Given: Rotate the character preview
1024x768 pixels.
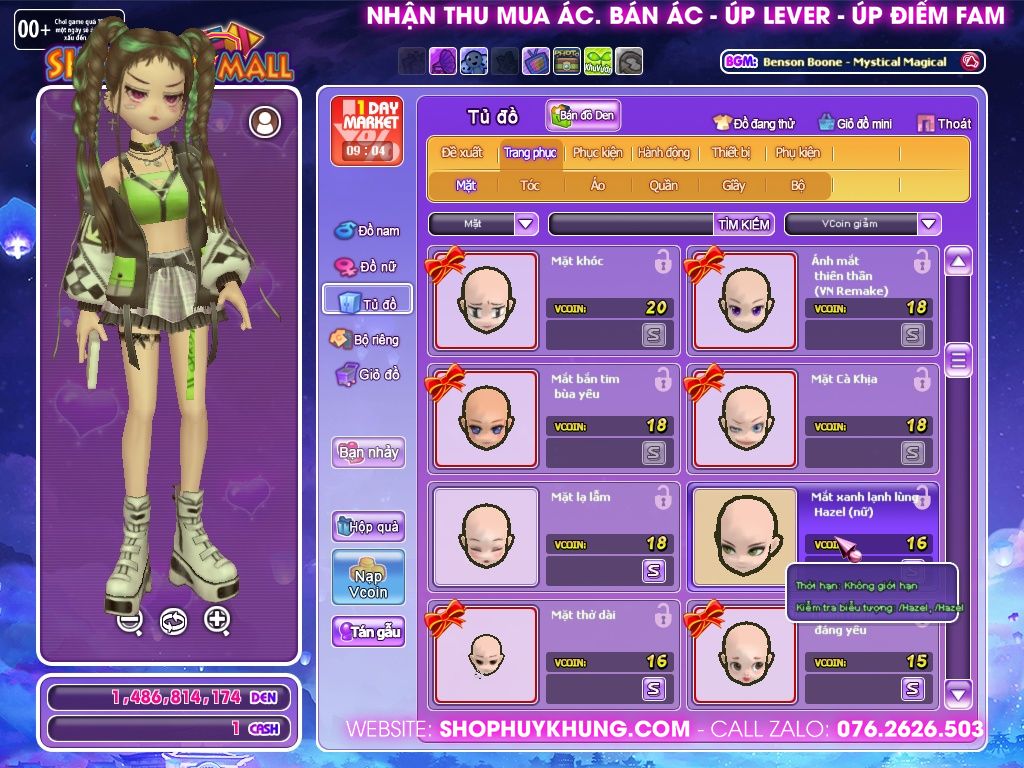Looking at the screenshot, I should point(173,621).
